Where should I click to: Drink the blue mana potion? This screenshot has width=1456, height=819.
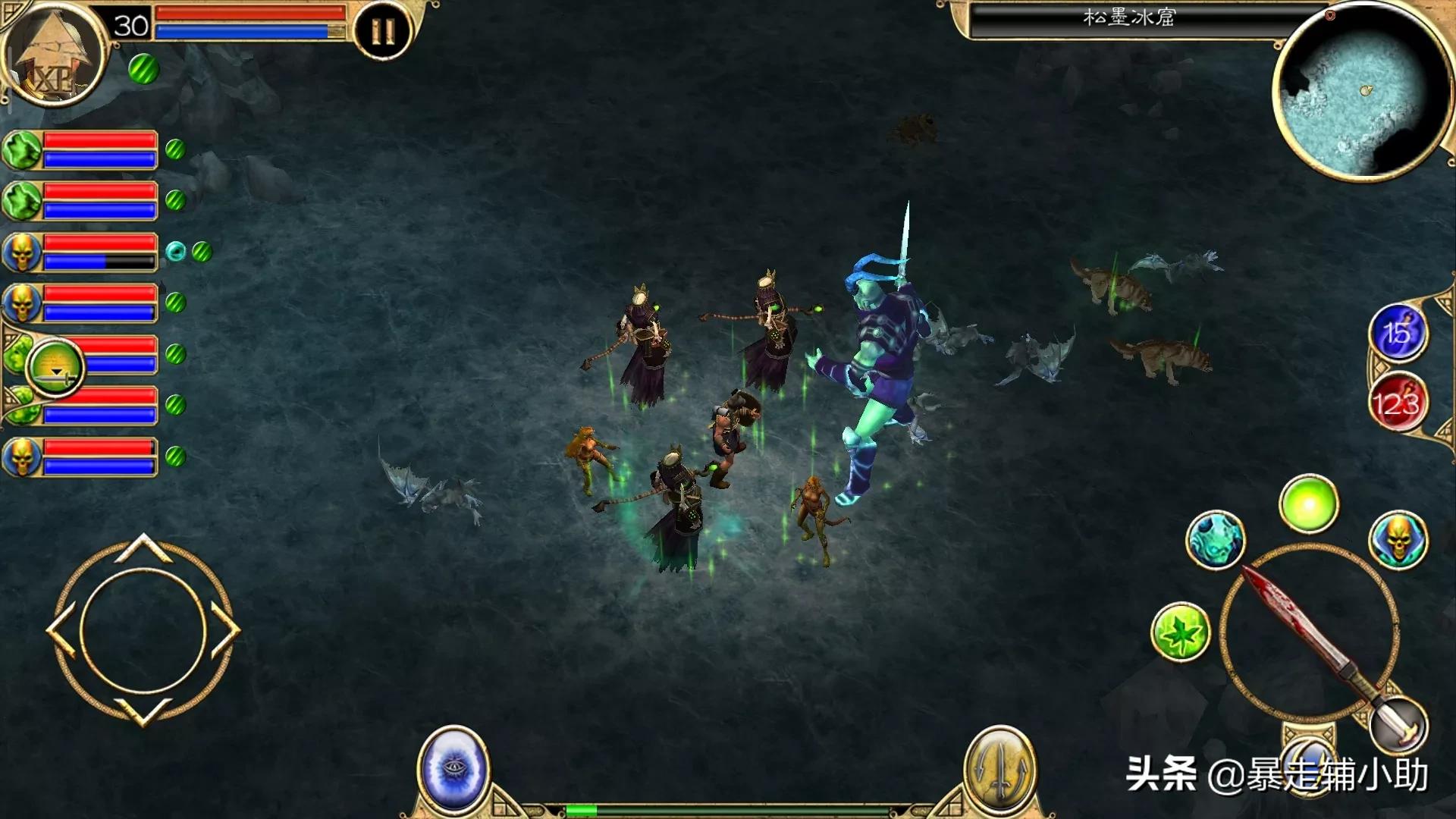point(1398,332)
